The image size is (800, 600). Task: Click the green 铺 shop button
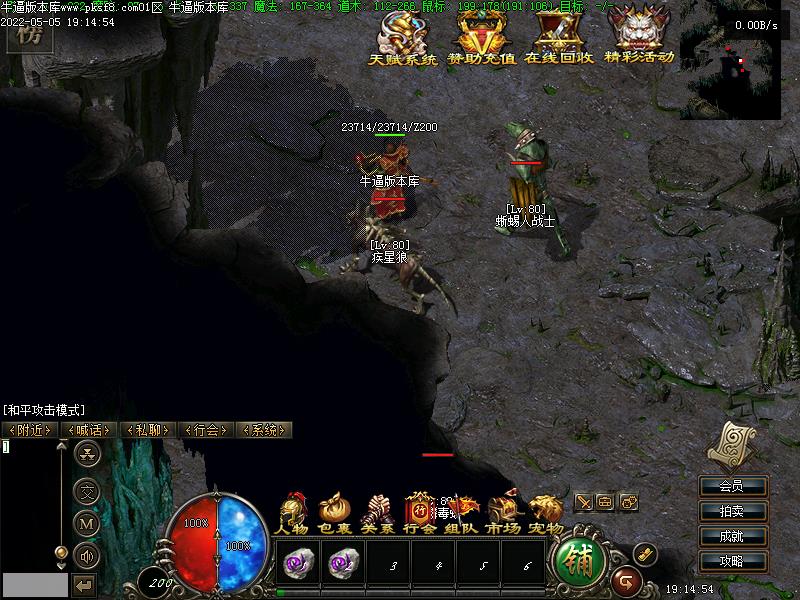(578, 562)
